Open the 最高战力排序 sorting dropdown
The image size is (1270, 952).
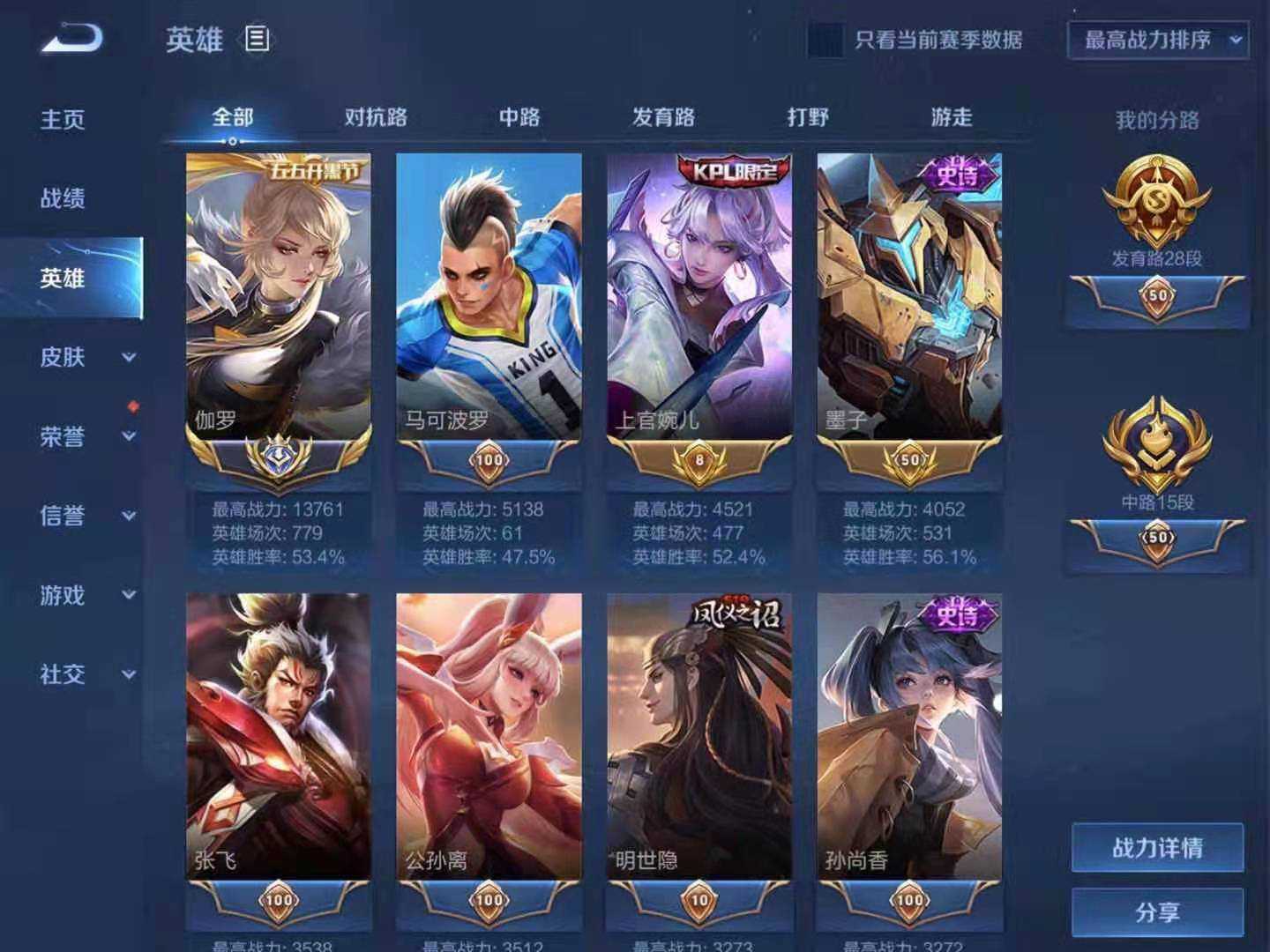(1157, 41)
